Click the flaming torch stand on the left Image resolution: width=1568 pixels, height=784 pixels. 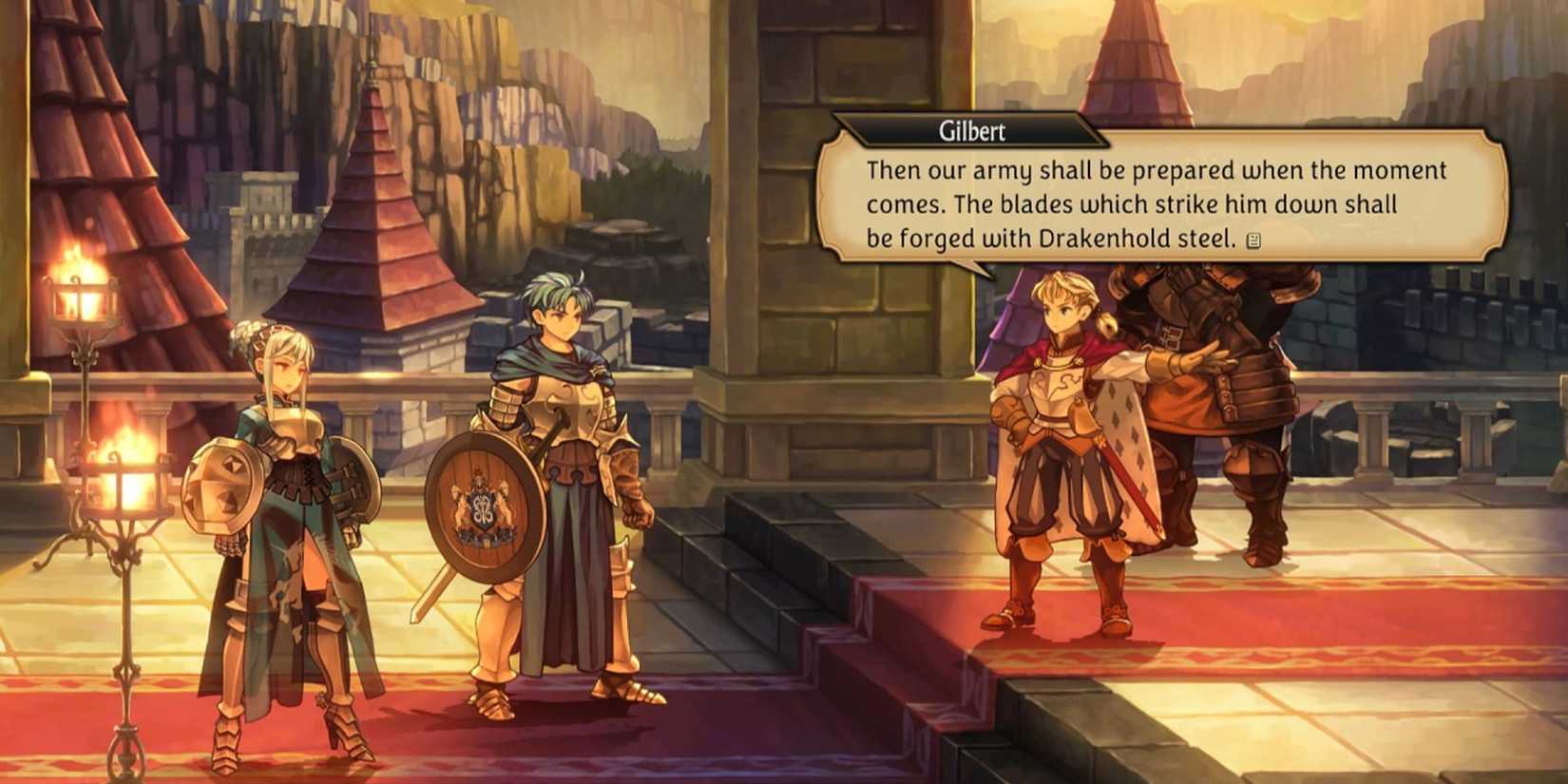click(x=81, y=295)
